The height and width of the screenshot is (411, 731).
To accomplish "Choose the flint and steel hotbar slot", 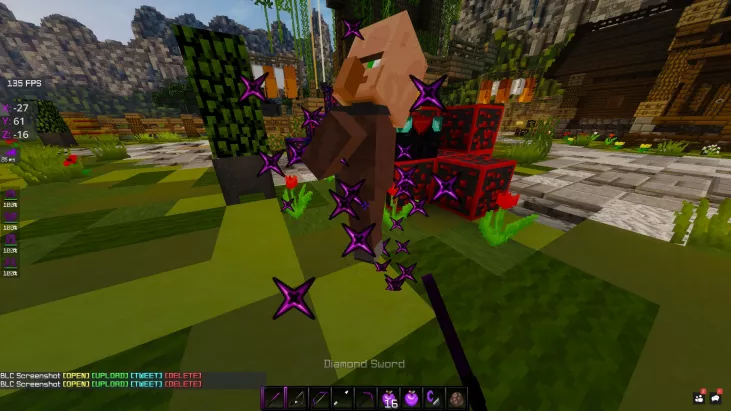I will [433, 398].
